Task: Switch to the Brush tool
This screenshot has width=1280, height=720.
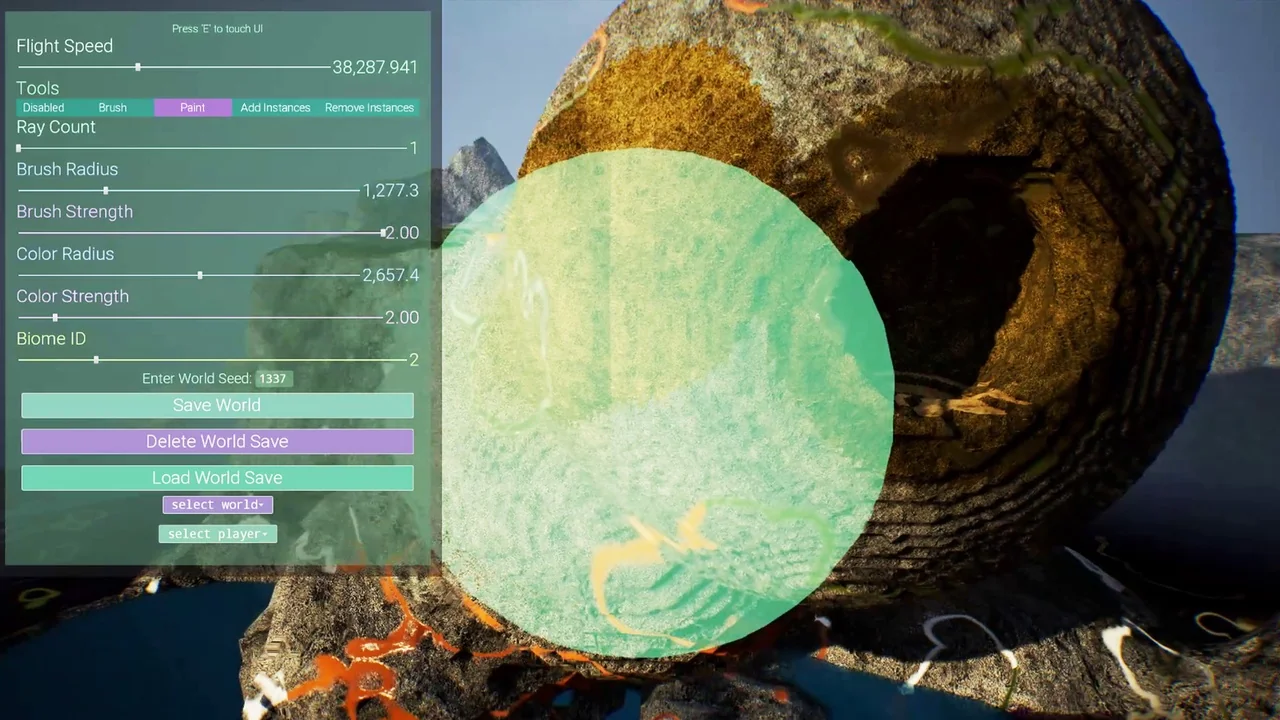Action: (x=113, y=108)
